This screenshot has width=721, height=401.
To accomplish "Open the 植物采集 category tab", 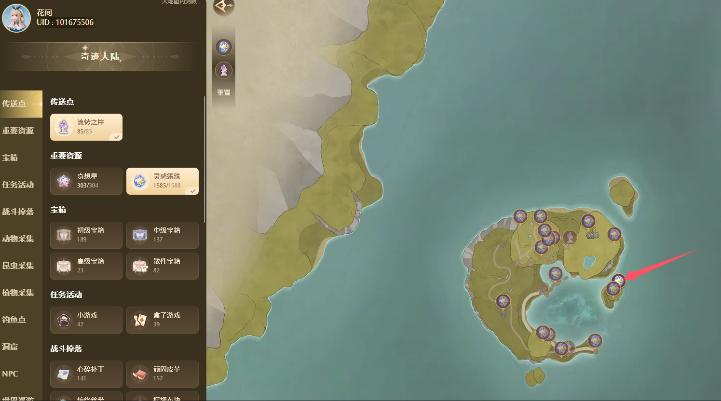I will point(19,293).
